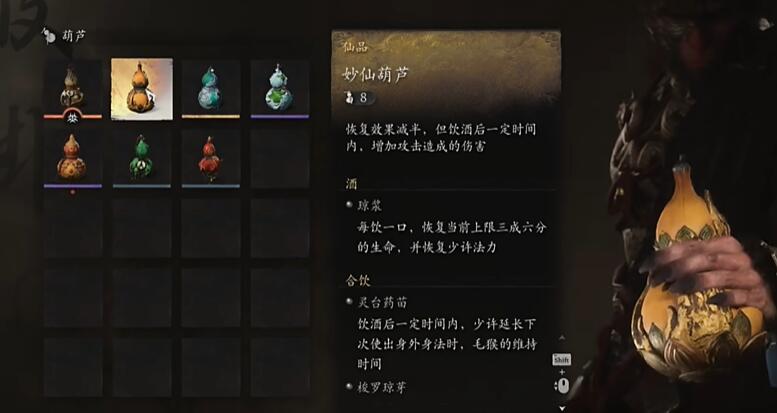The width and height of the screenshot is (777, 413).
Task: Click the 灵台药苗 soak entry
Action: 385,301
